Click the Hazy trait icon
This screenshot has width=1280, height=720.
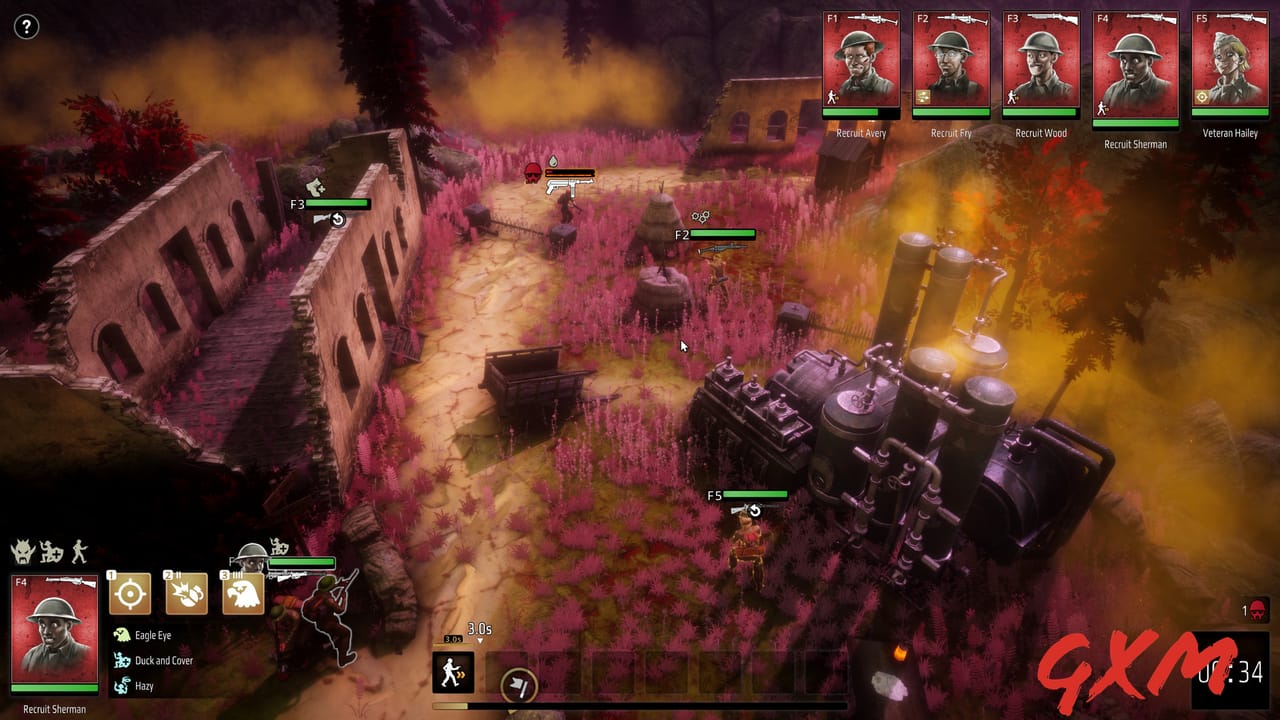[x=121, y=687]
